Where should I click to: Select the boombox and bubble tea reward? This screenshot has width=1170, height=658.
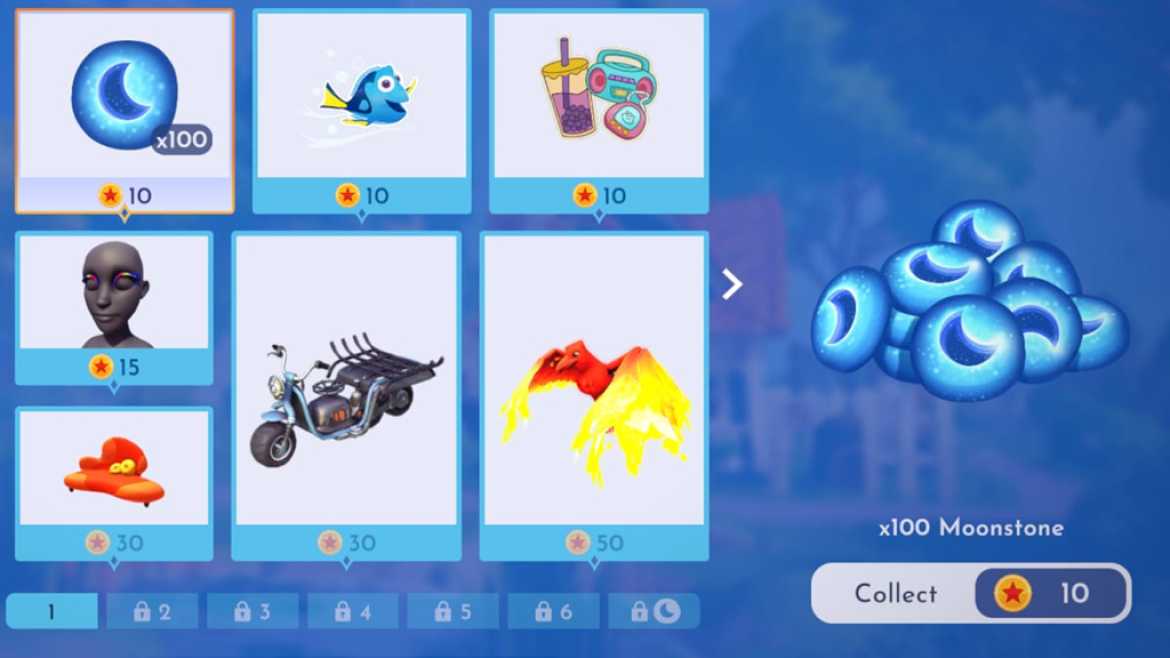click(598, 110)
